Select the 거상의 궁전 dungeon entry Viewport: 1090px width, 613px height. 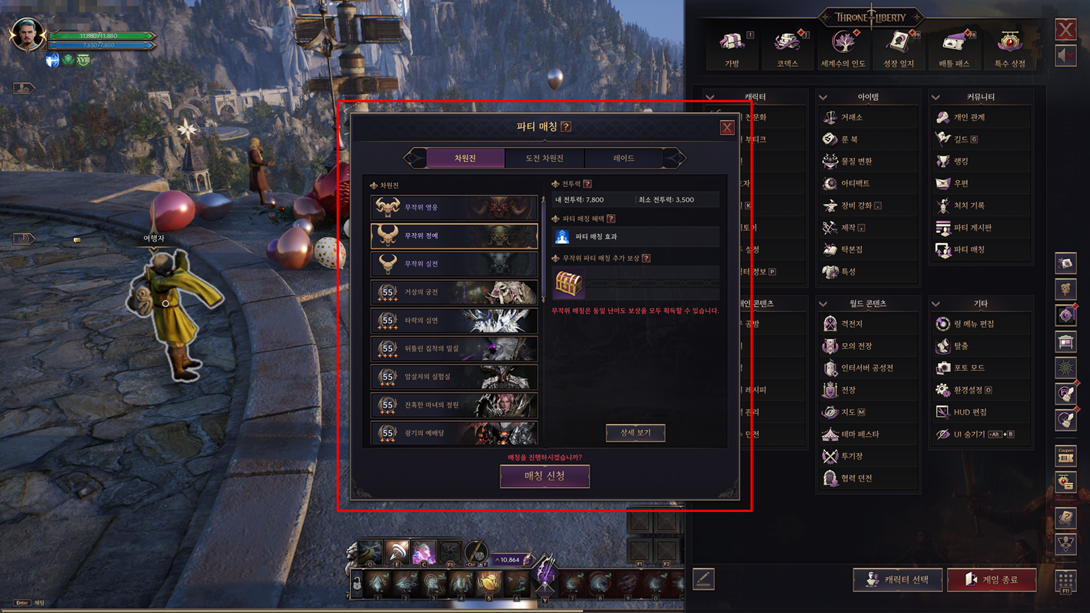click(454, 292)
